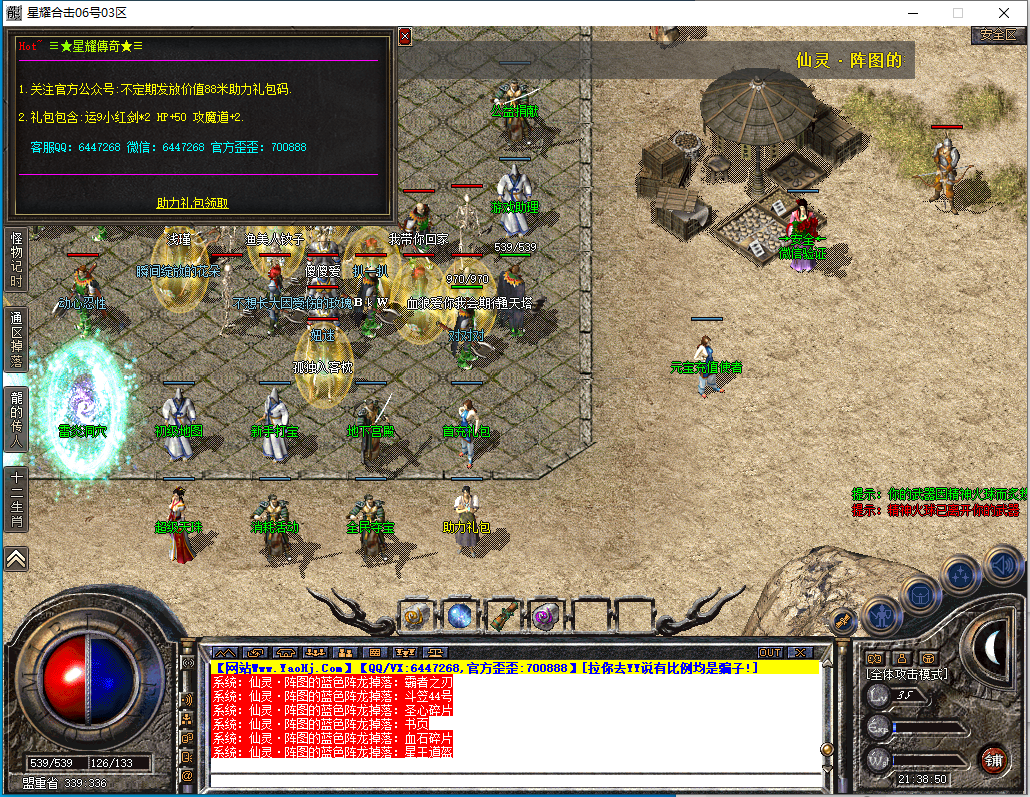Screen dimensions: 1030x797
Task: Toggle the 全体攻击模式 attack mode label
Action: coord(906,674)
